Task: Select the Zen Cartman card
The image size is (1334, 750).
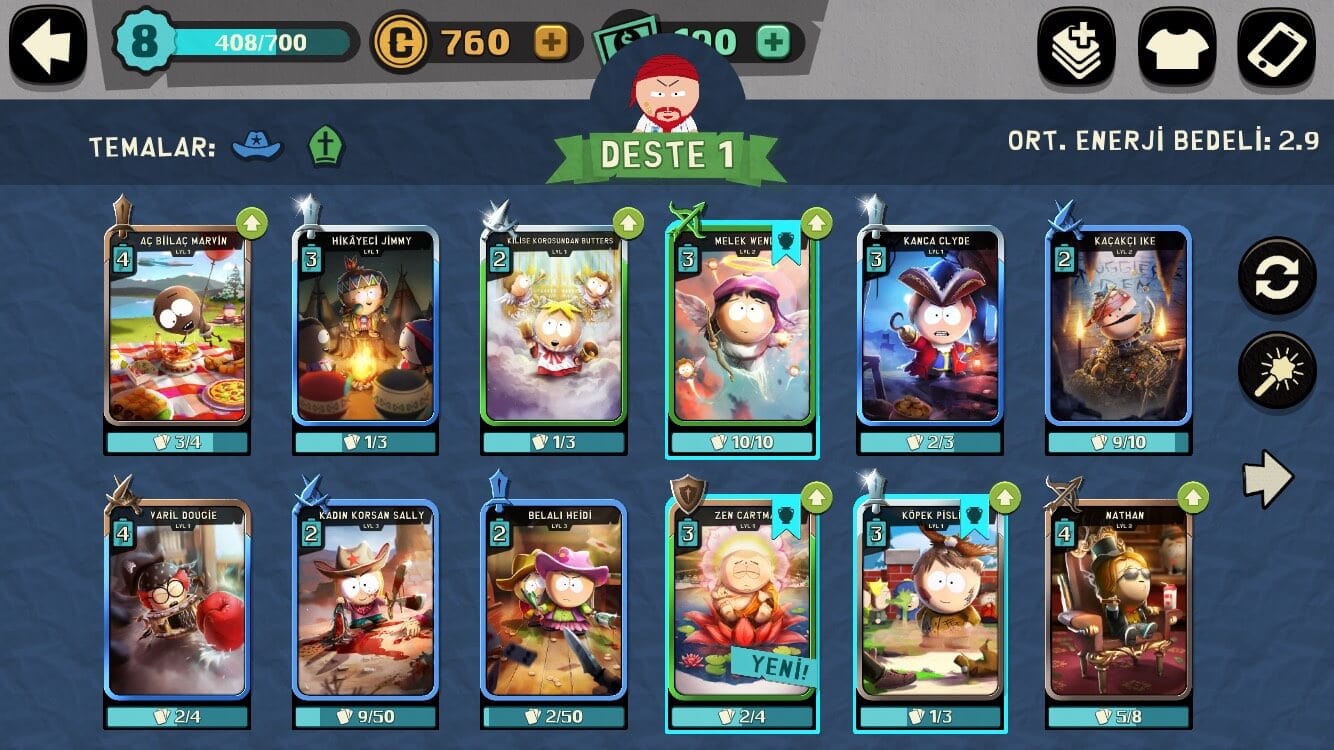Action: coord(742,598)
